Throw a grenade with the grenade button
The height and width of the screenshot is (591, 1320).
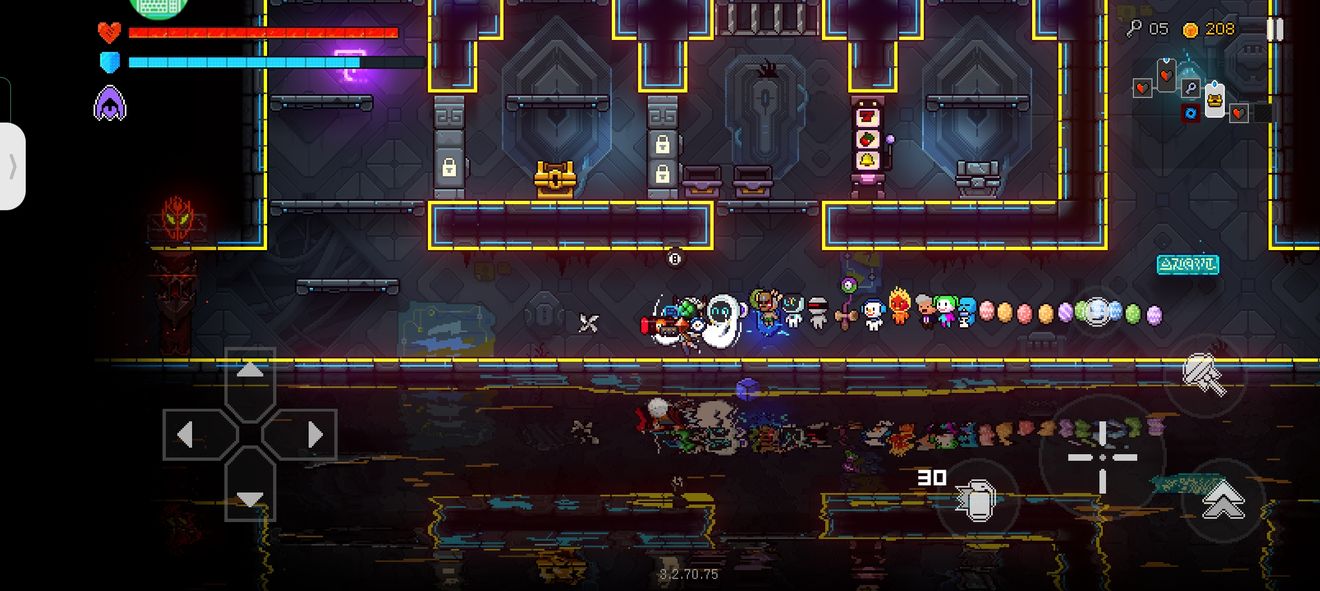[x=977, y=499]
